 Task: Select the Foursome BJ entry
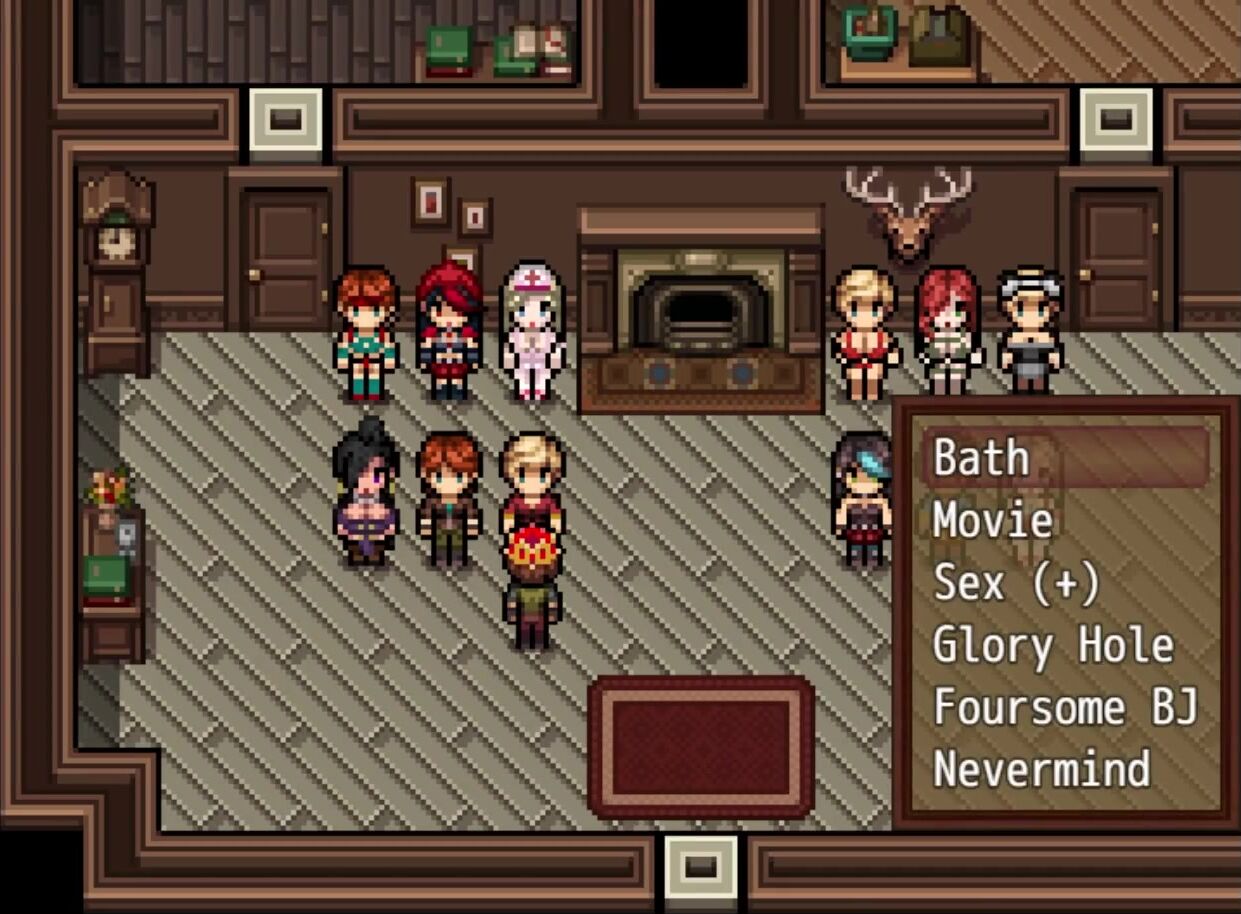1064,708
